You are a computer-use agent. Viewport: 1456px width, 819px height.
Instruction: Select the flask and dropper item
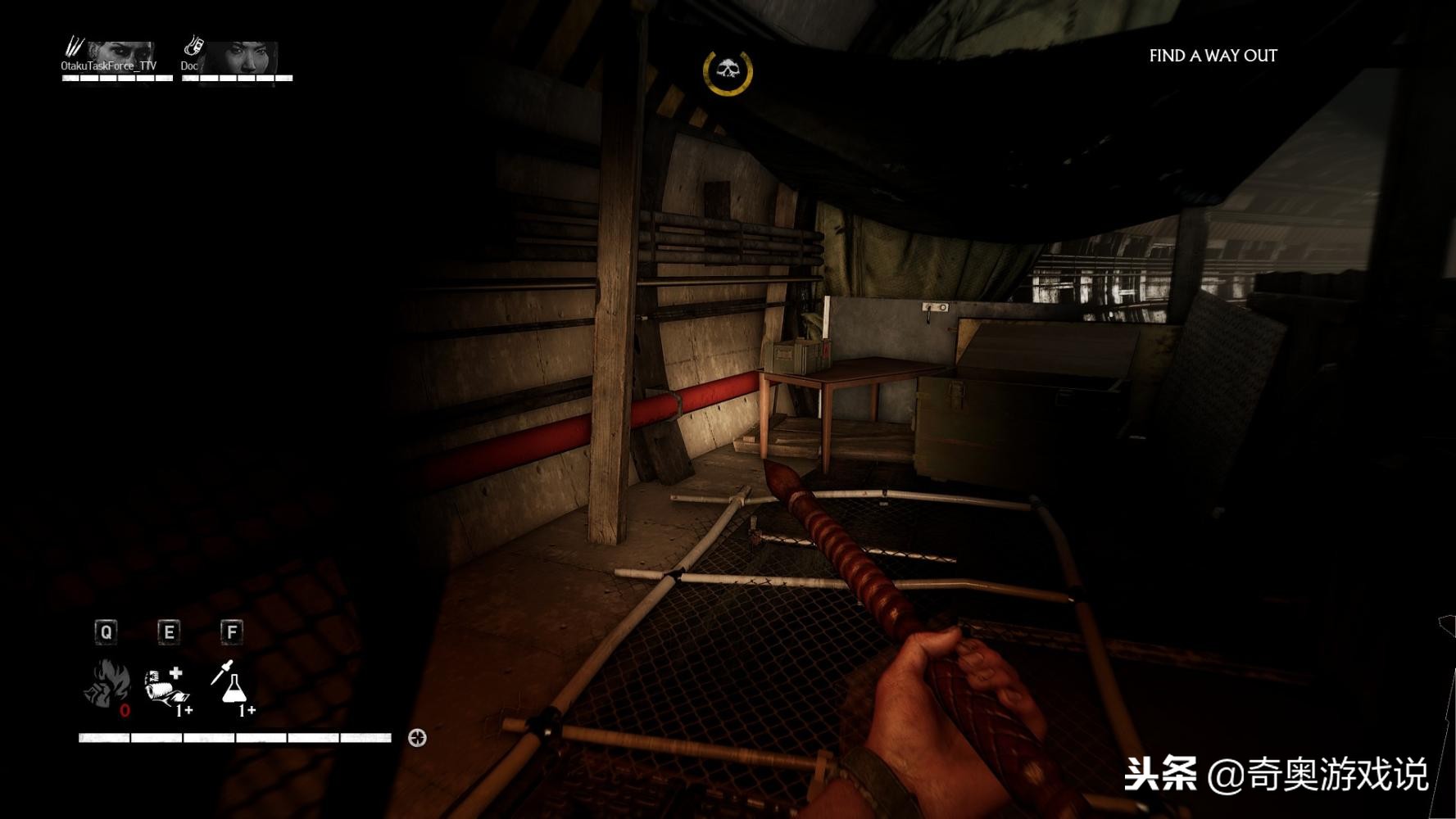coord(230,684)
